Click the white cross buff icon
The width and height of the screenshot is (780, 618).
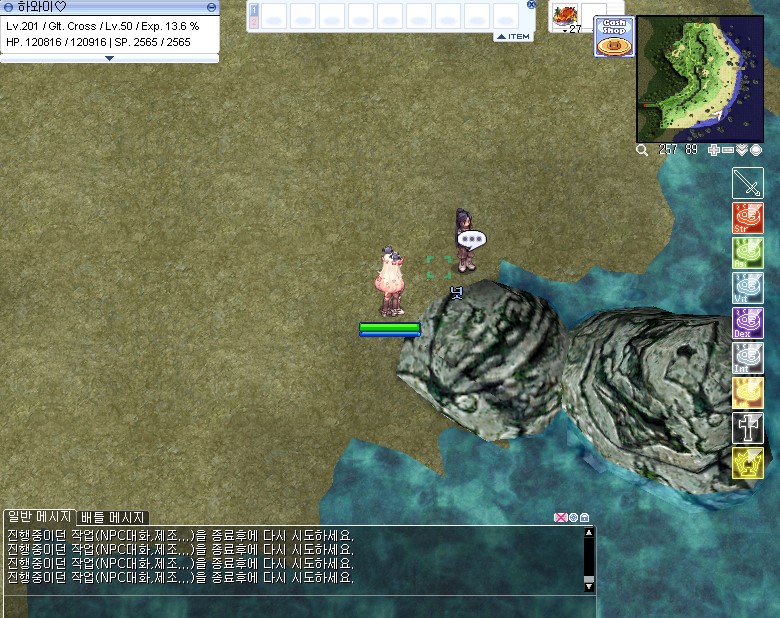coord(747,428)
